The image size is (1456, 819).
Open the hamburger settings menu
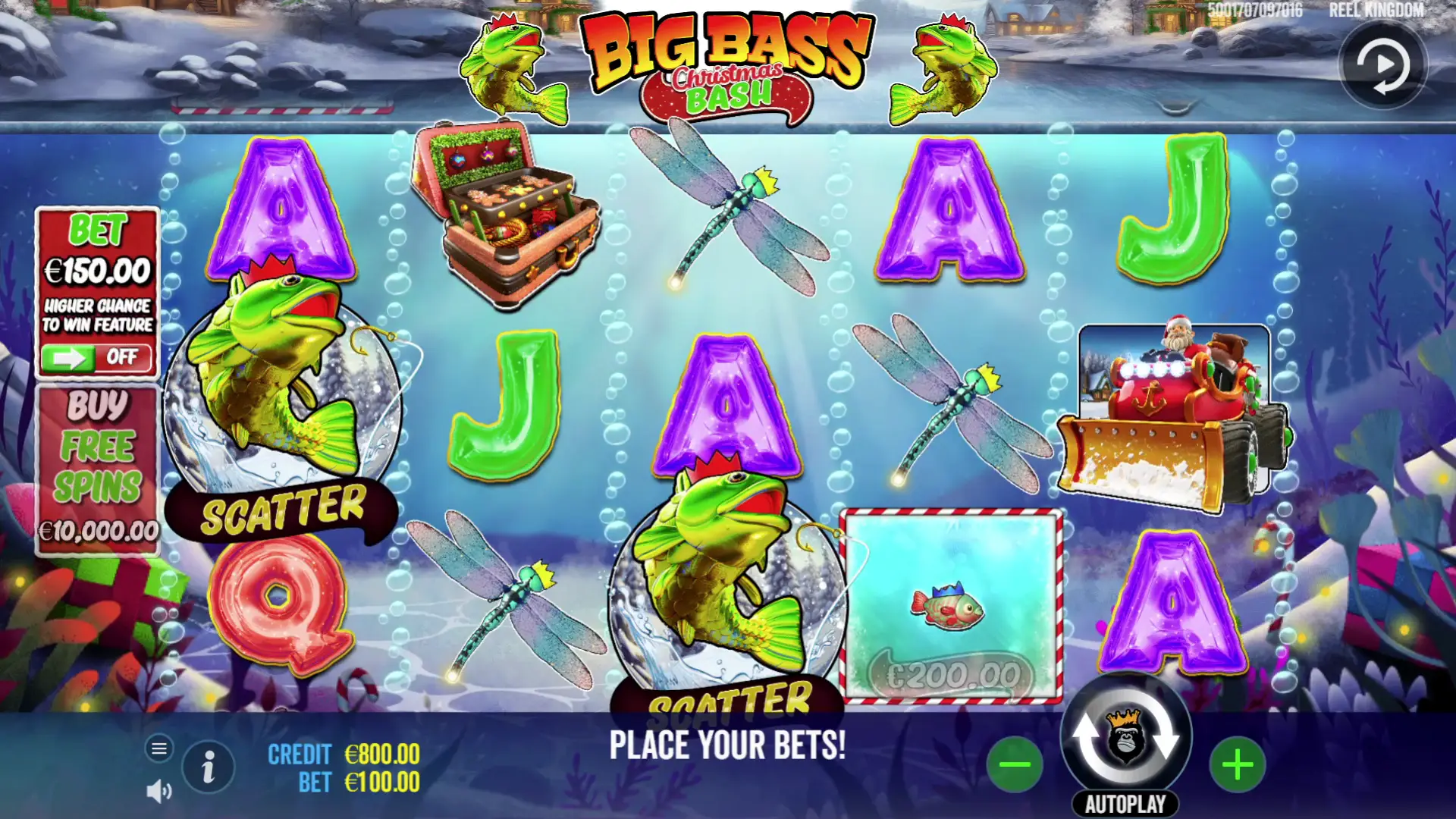pos(159,749)
